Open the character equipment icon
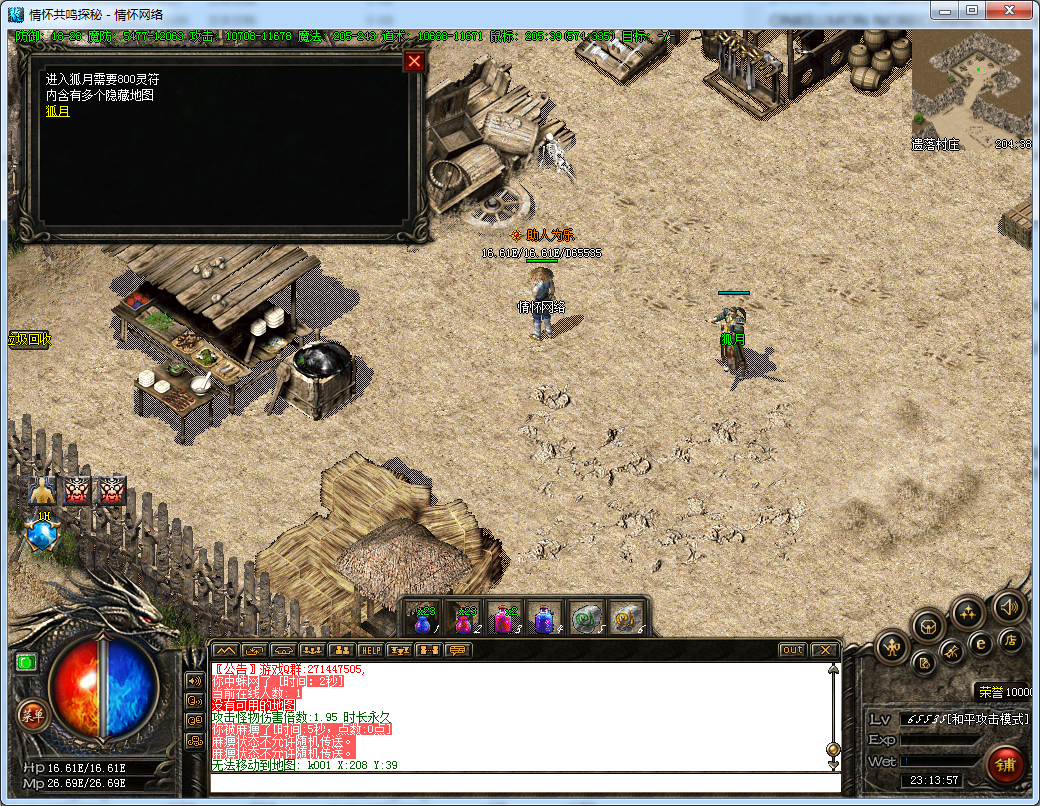The width and height of the screenshot is (1040, 806). (890, 648)
